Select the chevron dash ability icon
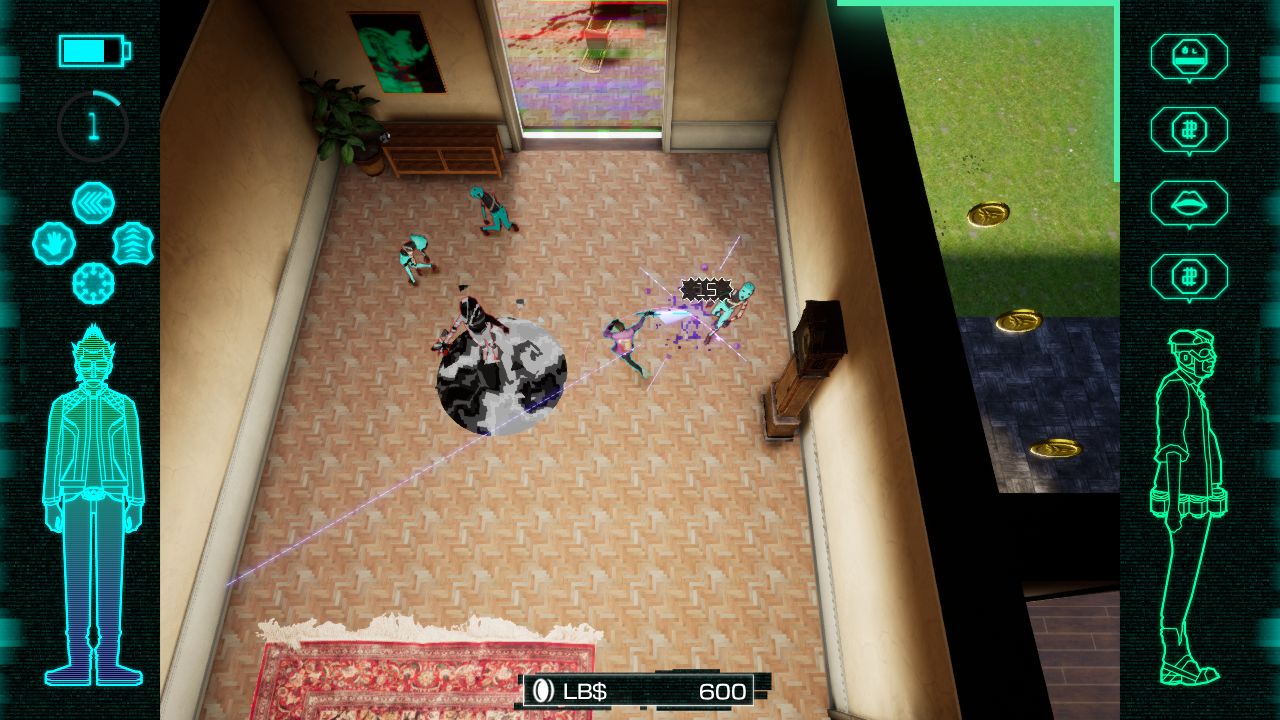The image size is (1280, 720). point(94,204)
